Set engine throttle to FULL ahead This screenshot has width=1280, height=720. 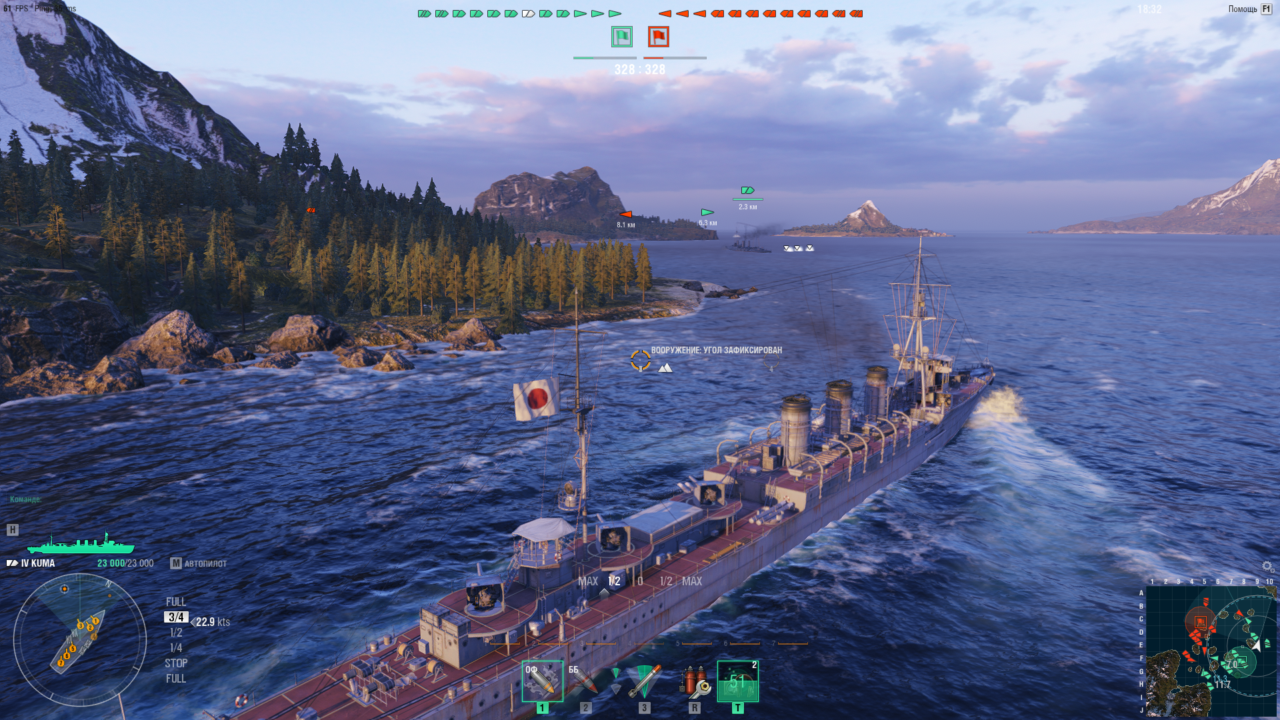pos(176,601)
